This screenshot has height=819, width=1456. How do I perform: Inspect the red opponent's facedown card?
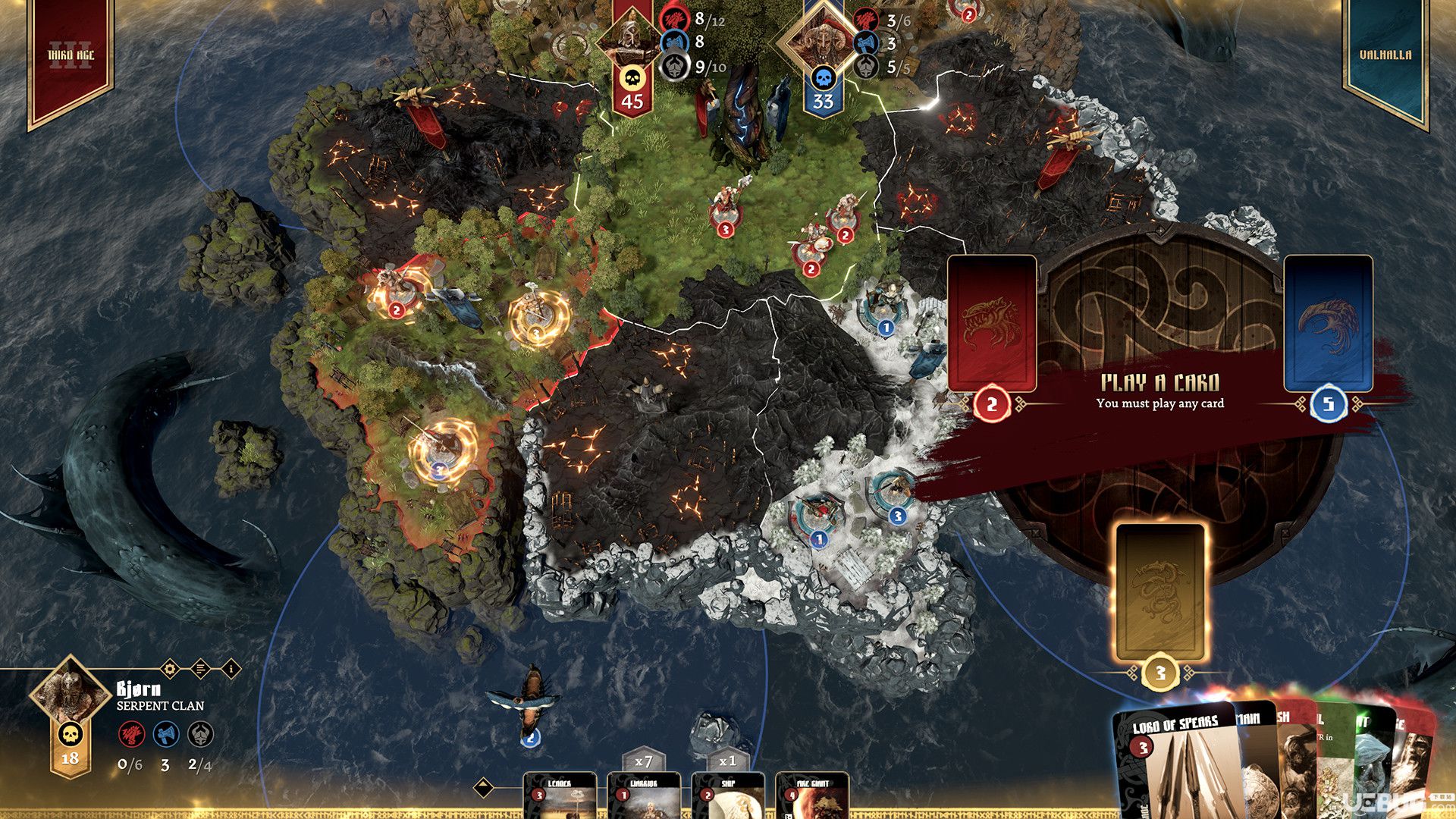point(992,323)
